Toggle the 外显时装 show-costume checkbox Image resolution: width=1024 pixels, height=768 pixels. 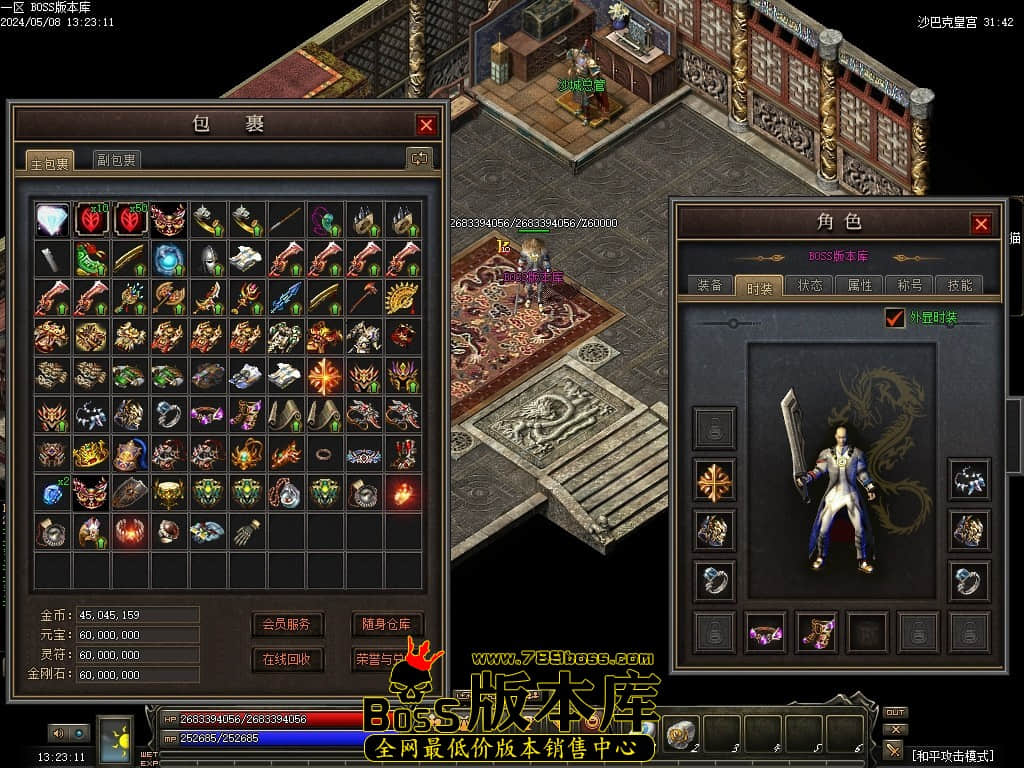(x=895, y=318)
